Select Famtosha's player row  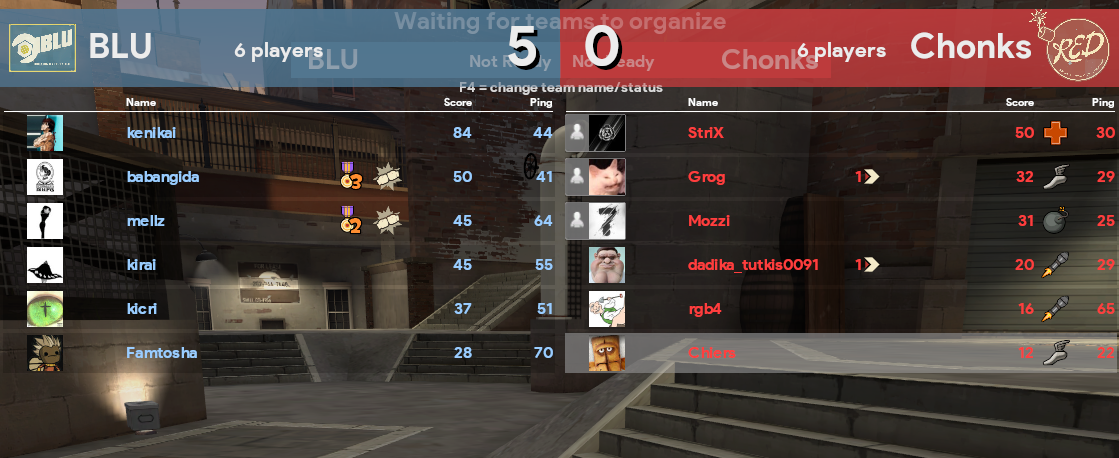click(161, 353)
